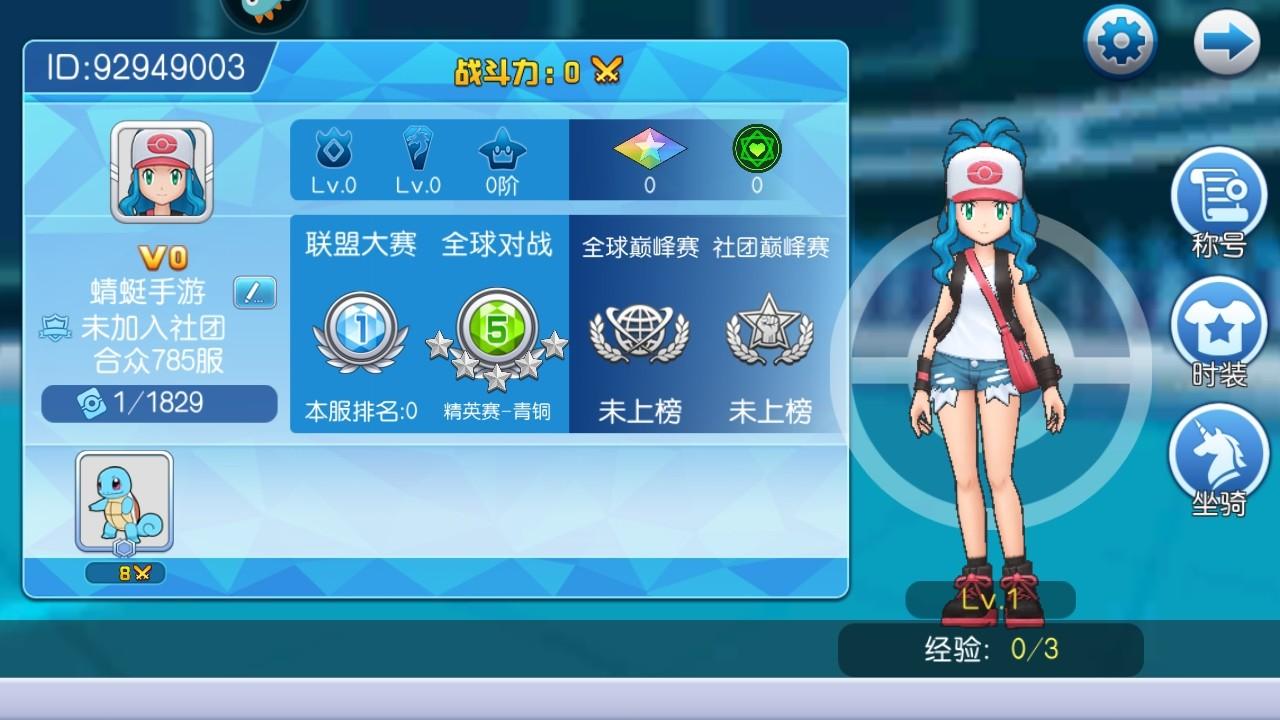Click the blue arrow at top right
Viewport: 1280px width, 720px height.
pyautogui.click(x=1229, y=40)
